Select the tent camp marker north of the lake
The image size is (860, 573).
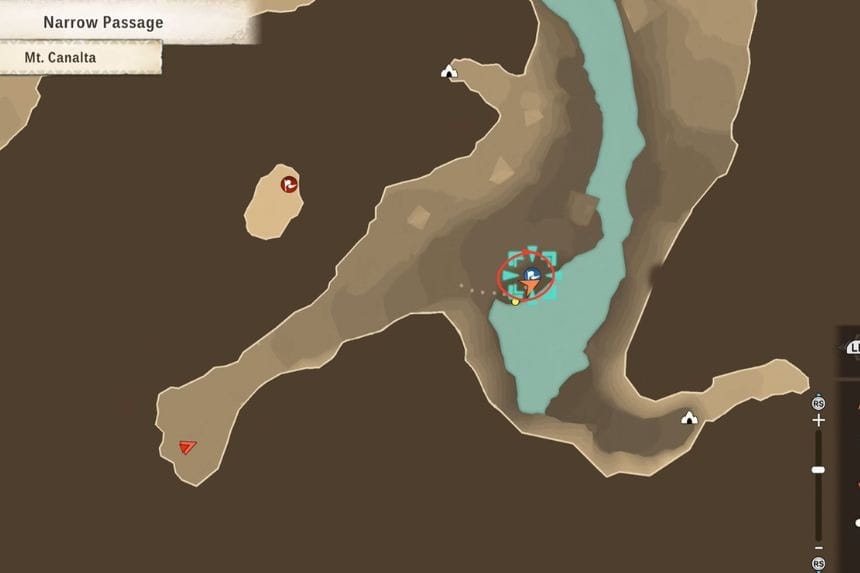click(x=449, y=71)
